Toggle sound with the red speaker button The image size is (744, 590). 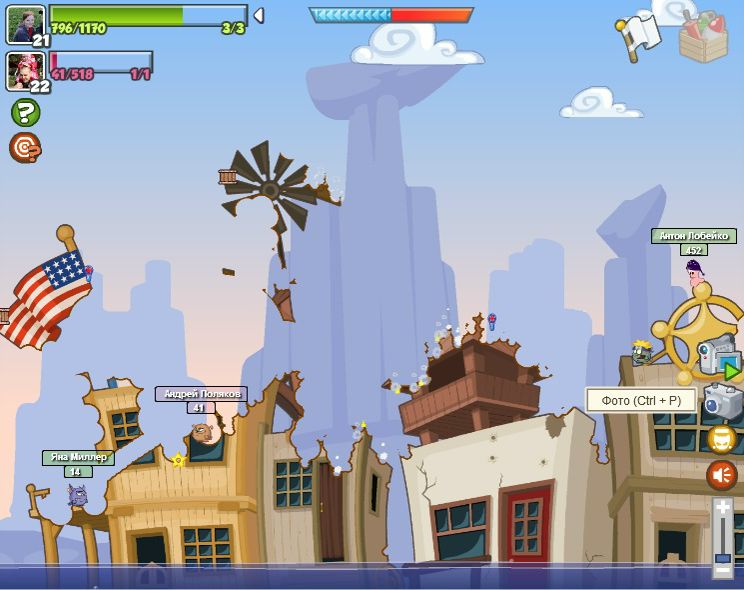[x=722, y=475]
